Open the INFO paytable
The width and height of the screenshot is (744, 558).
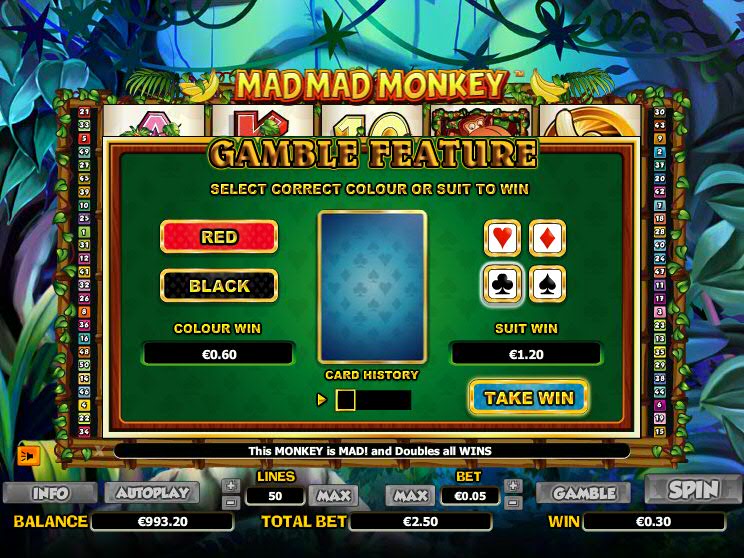tap(50, 493)
